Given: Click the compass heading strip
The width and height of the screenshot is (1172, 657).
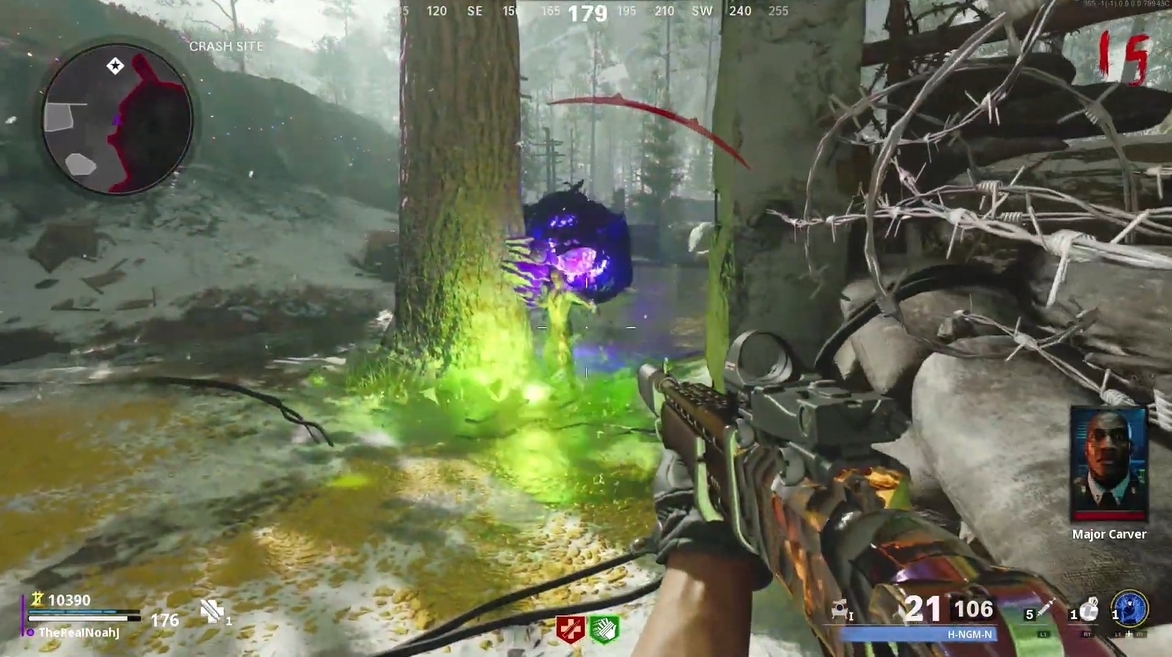Looking at the screenshot, I should (x=590, y=12).
